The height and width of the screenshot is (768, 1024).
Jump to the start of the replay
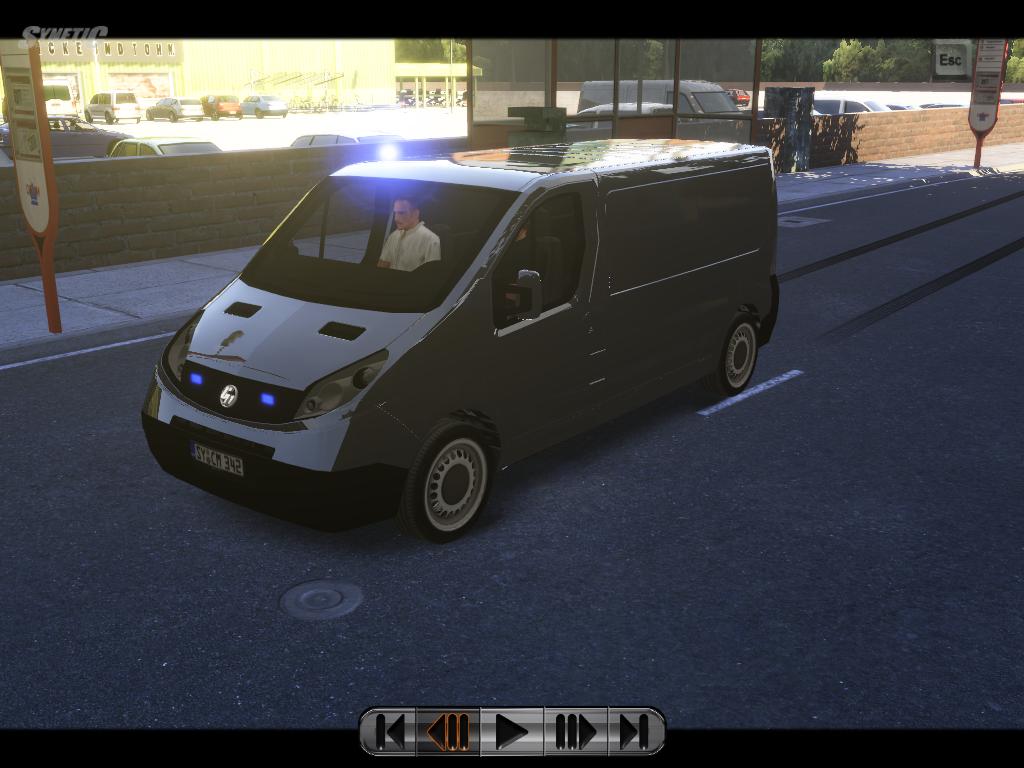390,732
